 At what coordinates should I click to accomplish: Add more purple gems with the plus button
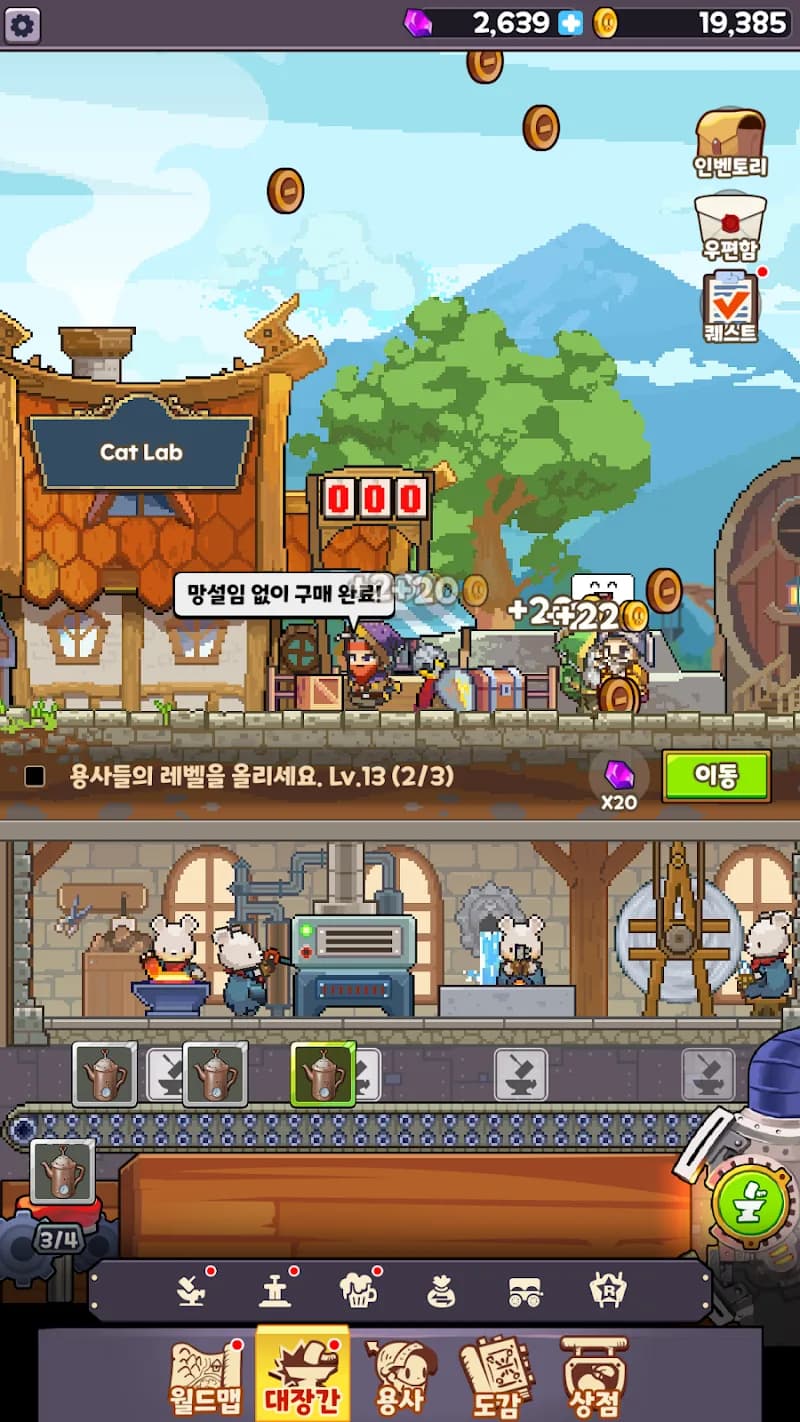coord(570,23)
